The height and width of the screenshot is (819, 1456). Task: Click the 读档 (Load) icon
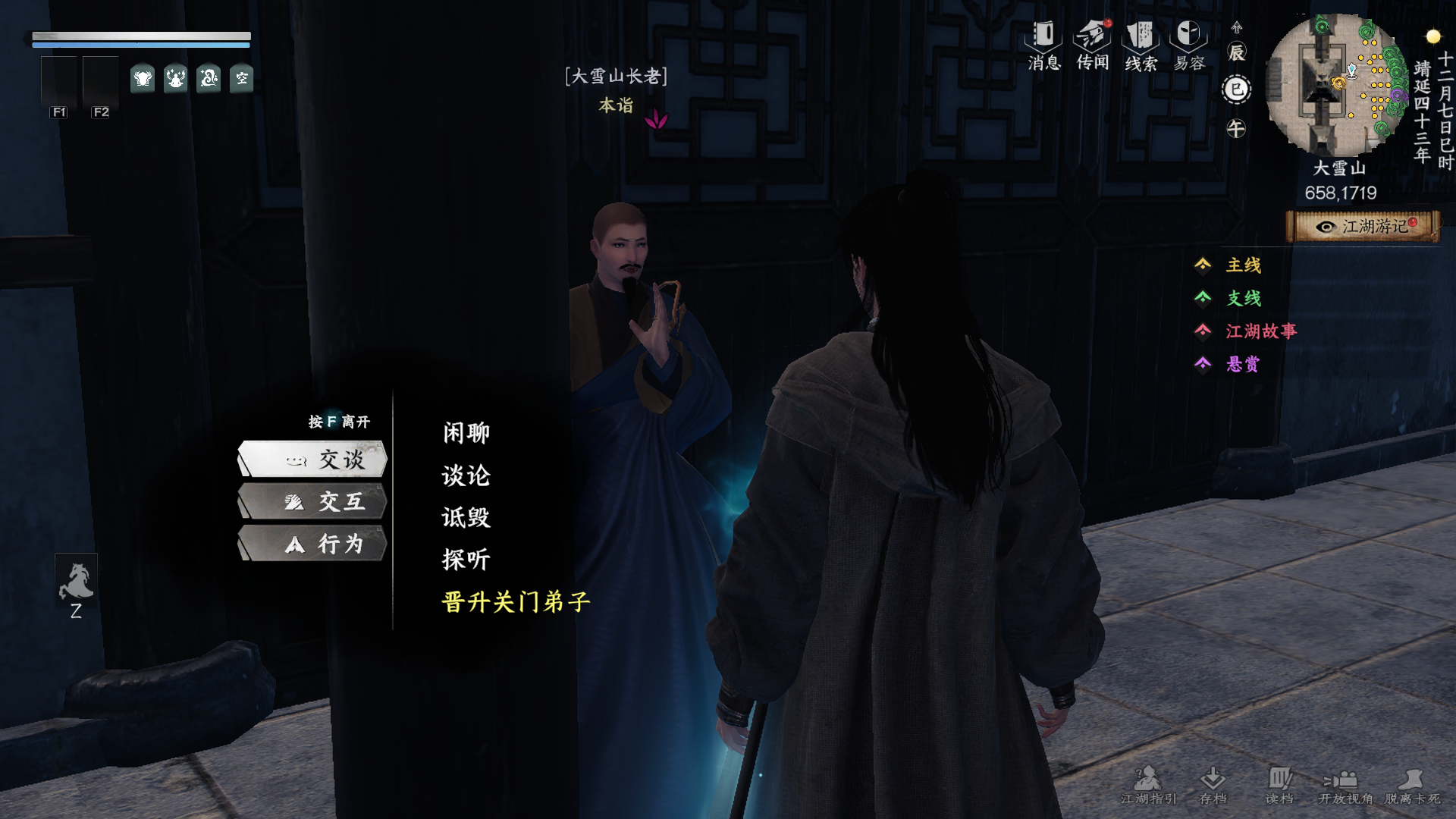click(x=1282, y=781)
